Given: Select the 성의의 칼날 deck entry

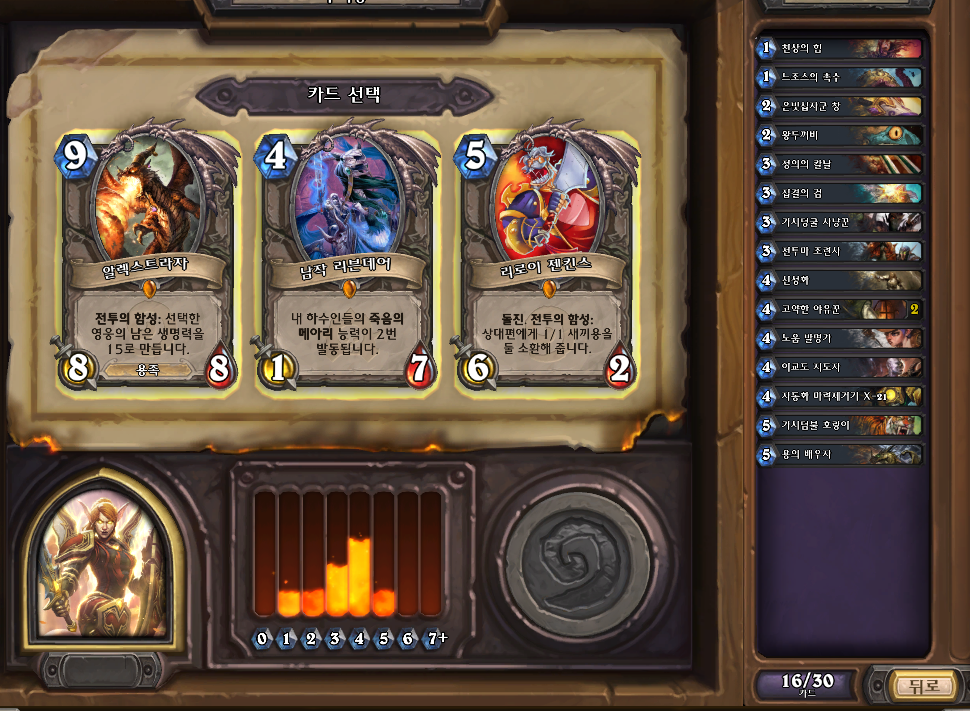Looking at the screenshot, I should [840, 164].
